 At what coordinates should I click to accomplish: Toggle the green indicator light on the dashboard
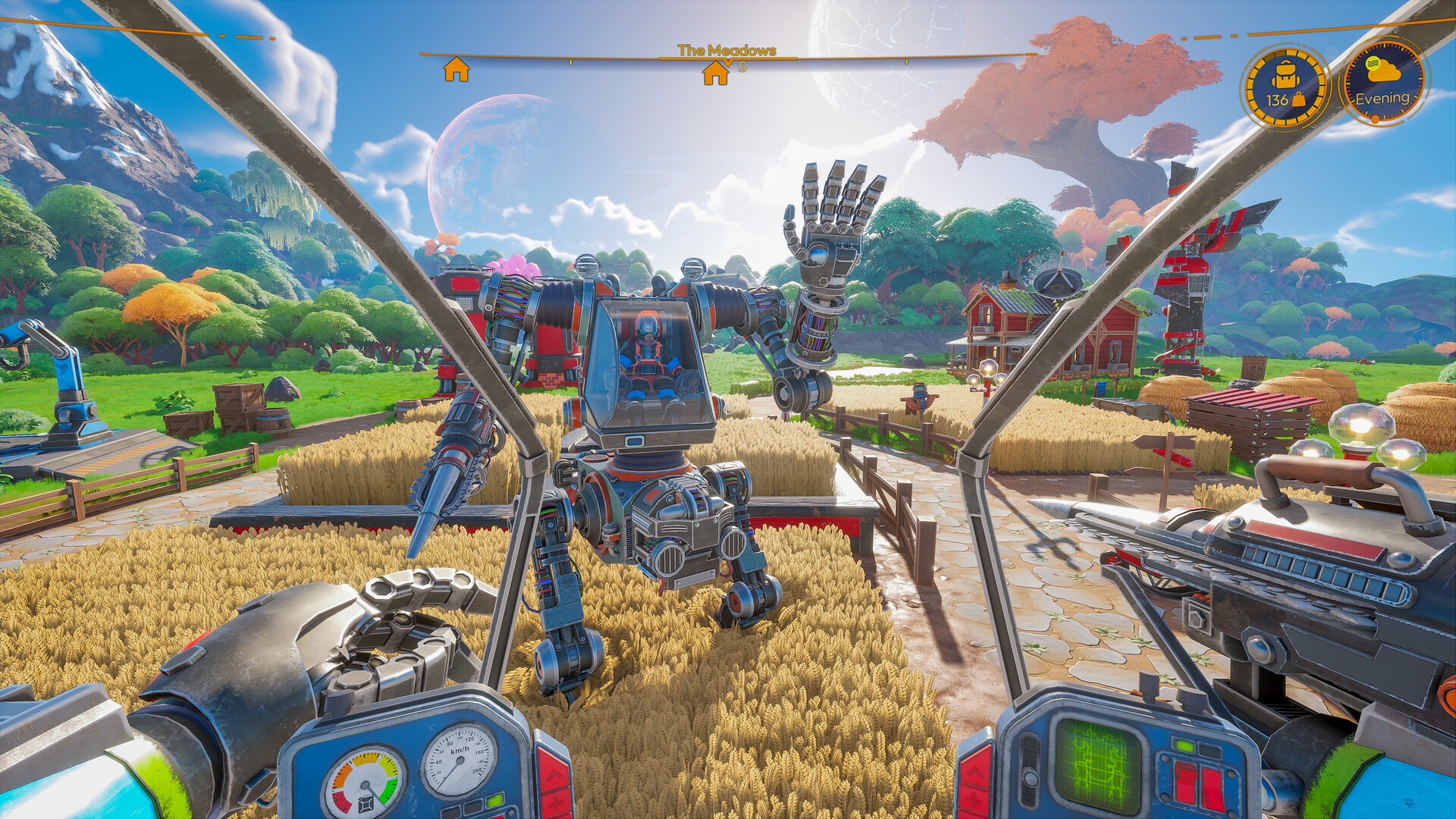[494, 801]
